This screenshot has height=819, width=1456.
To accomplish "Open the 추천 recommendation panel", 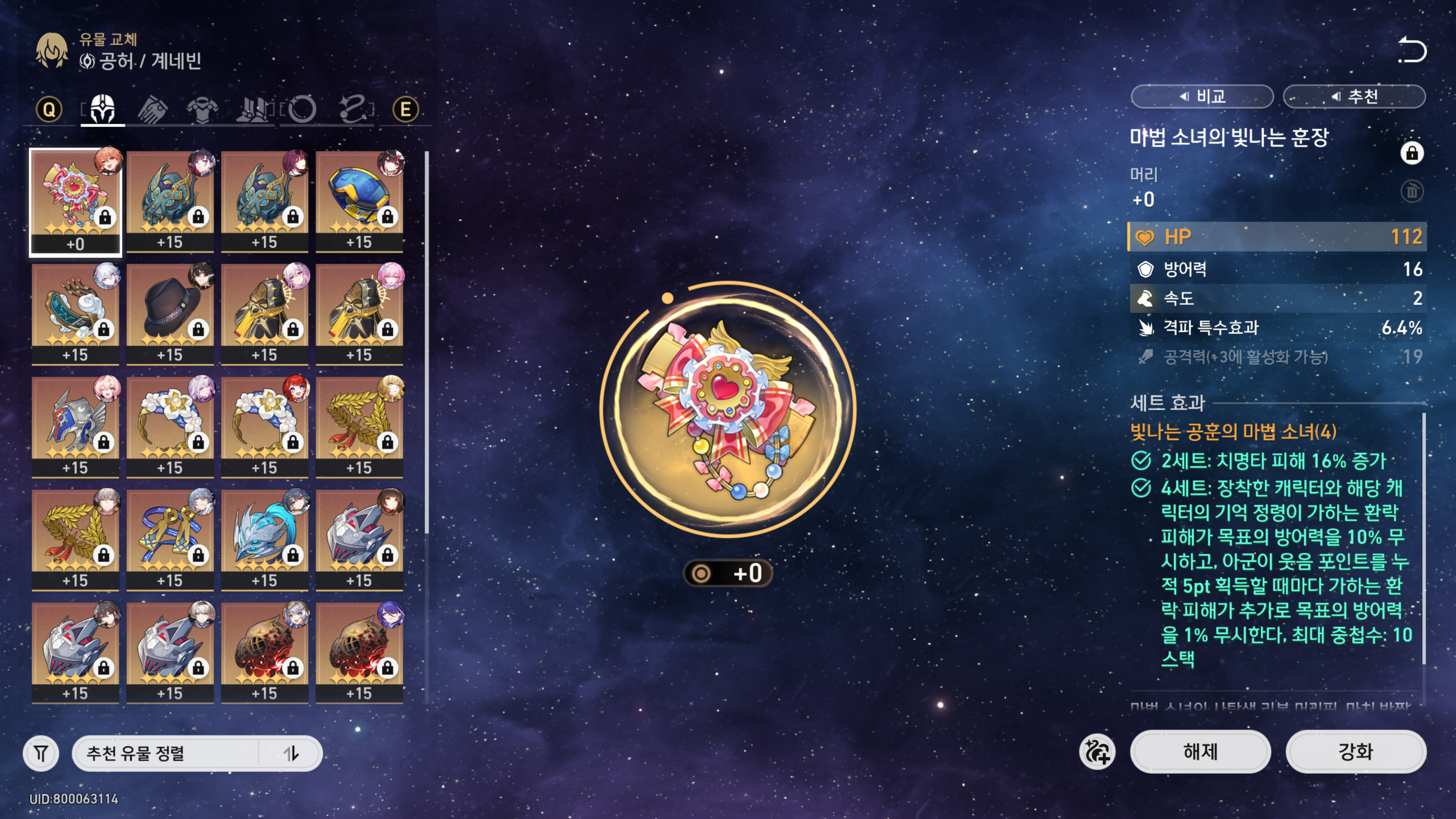I will (x=1354, y=96).
